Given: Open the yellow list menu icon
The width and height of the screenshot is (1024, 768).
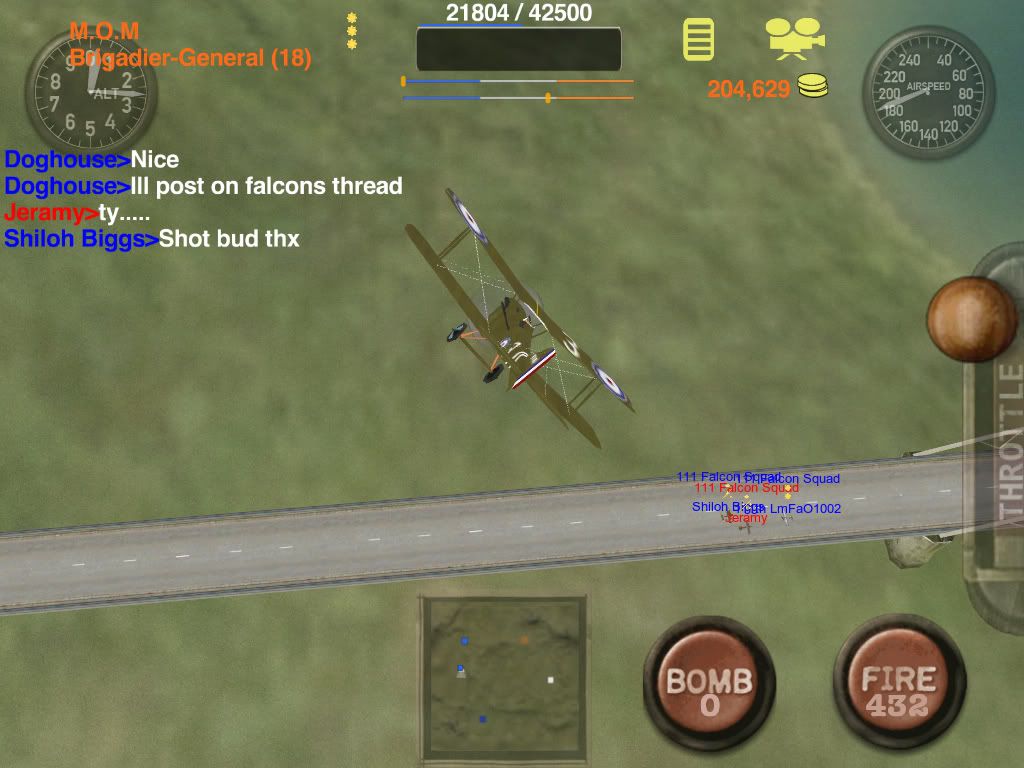Looking at the screenshot, I should tap(699, 39).
